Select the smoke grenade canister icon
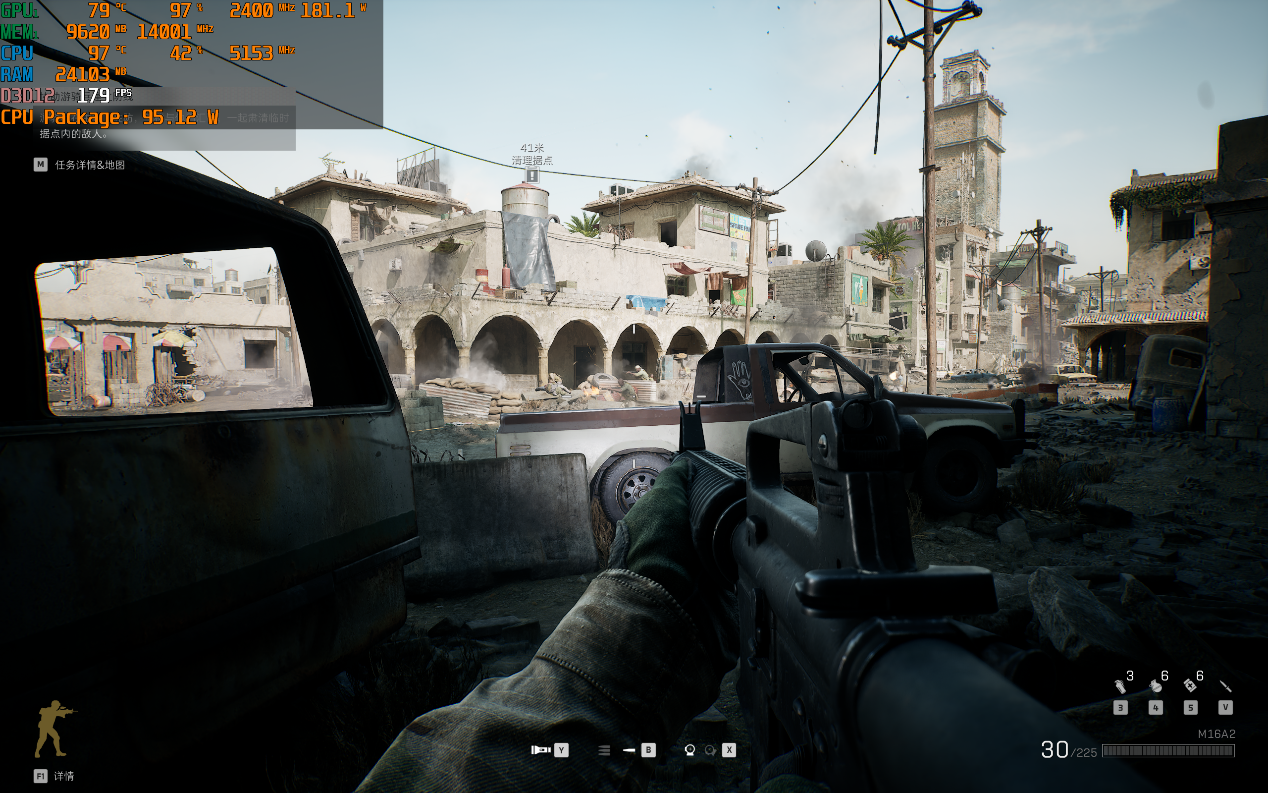This screenshot has height=793, width=1268. tap(1121, 686)
